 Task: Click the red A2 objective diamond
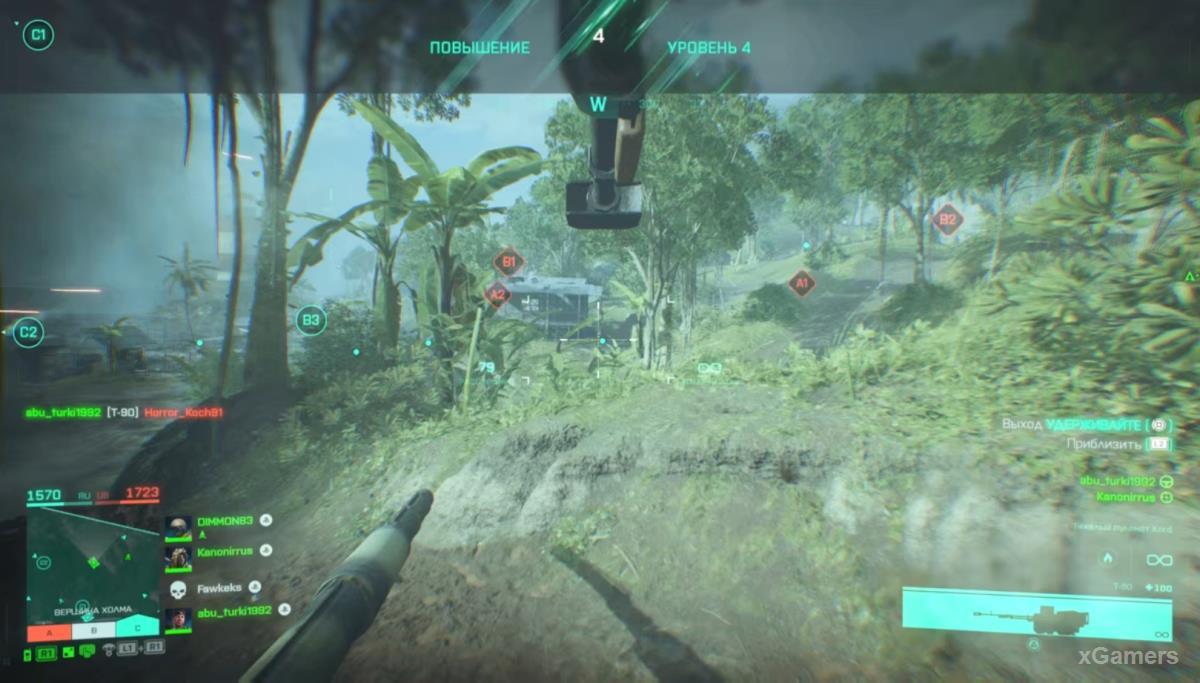(497, 294)
